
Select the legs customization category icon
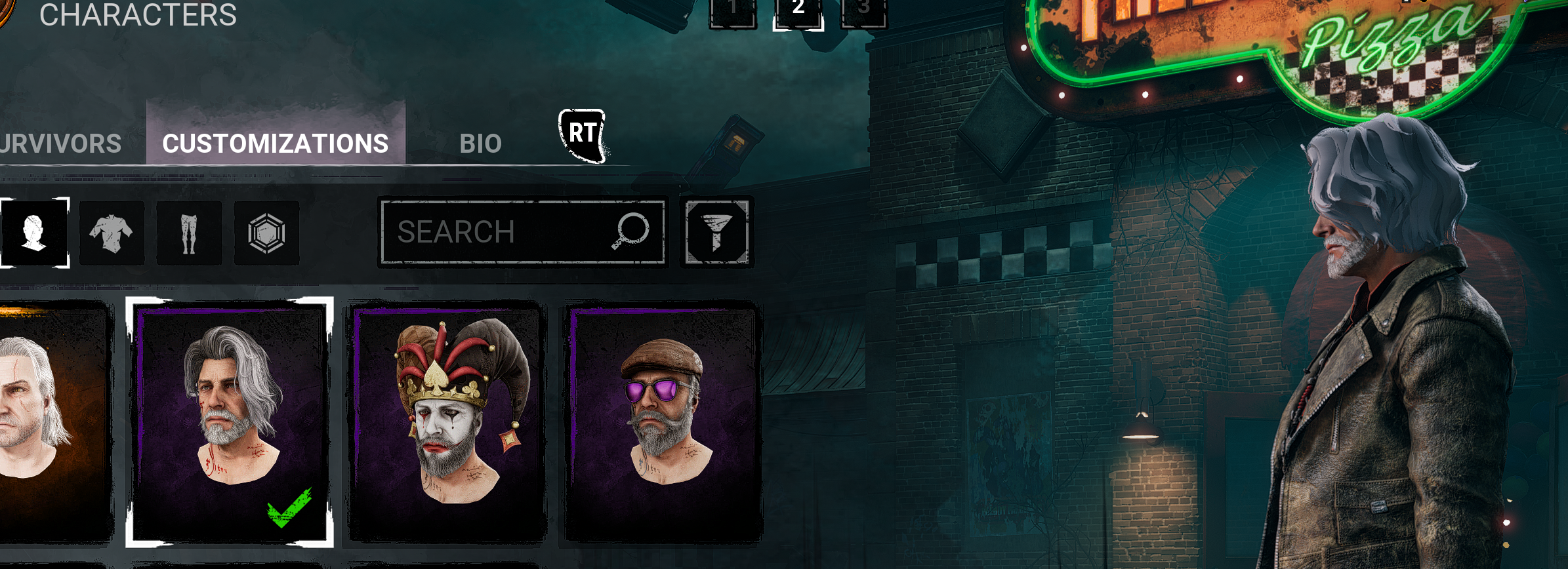tap(189, 233)
